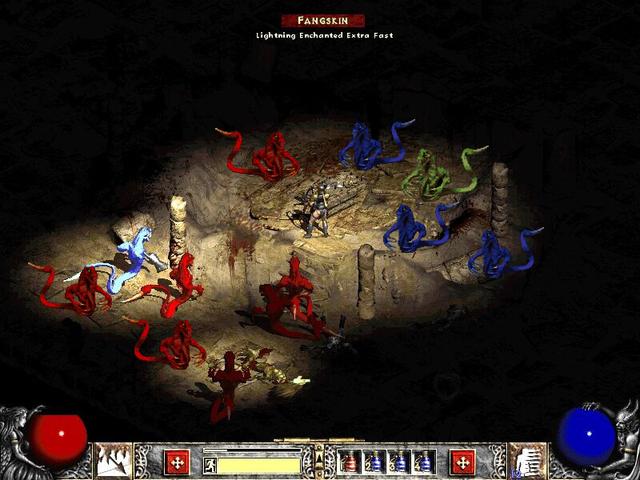Viewport: 640px width, 480px height.
Task: Expand the mini menu arrow above the belt
Action: point(319,459)
